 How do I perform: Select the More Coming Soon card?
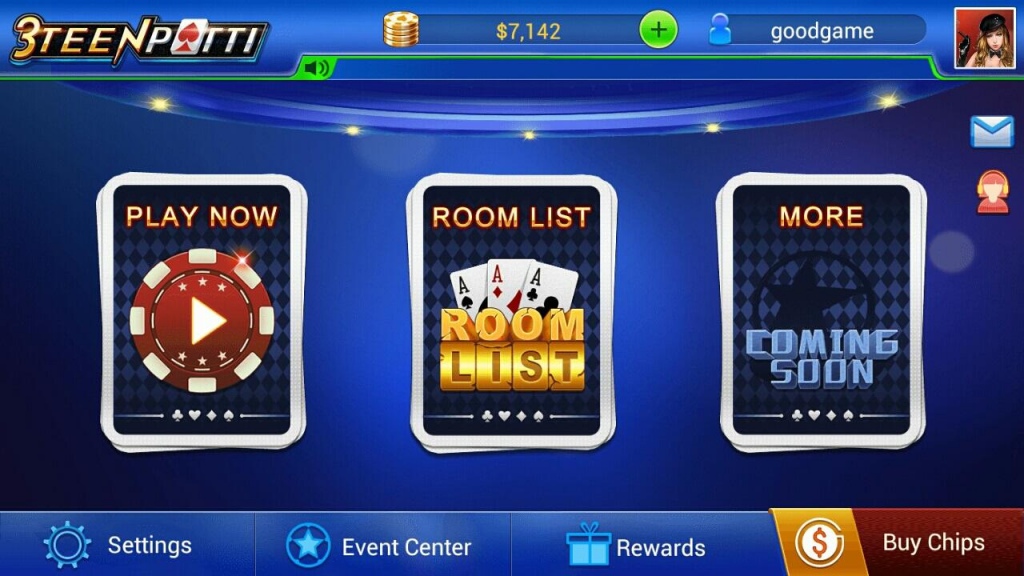(822, 312)
